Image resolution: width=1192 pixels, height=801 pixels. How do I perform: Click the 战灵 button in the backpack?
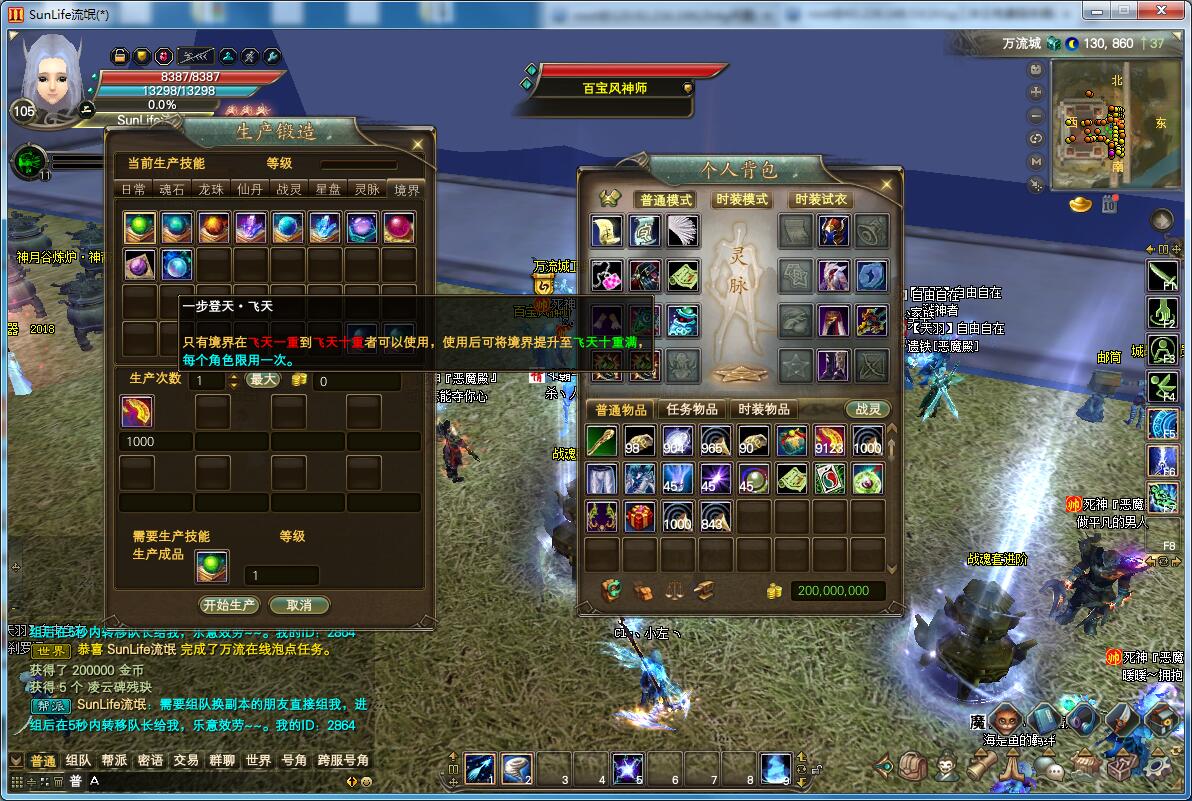866,409
